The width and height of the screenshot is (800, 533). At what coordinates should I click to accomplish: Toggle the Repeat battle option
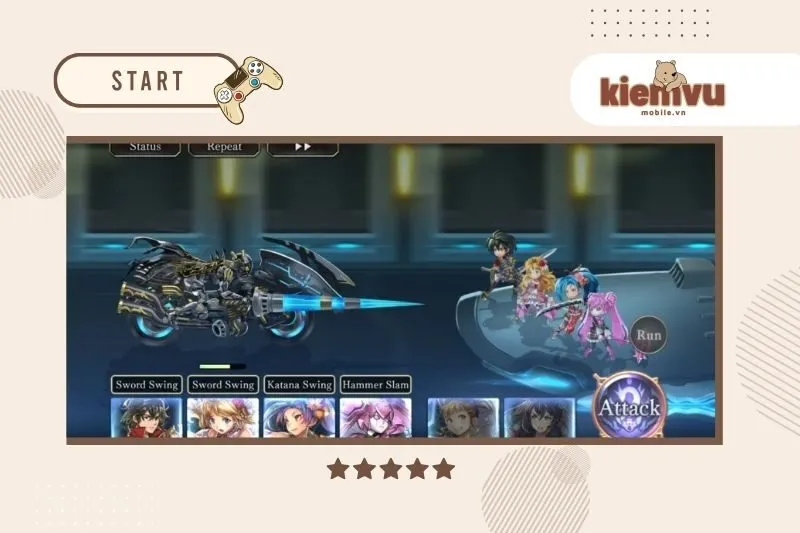[224, 146]
